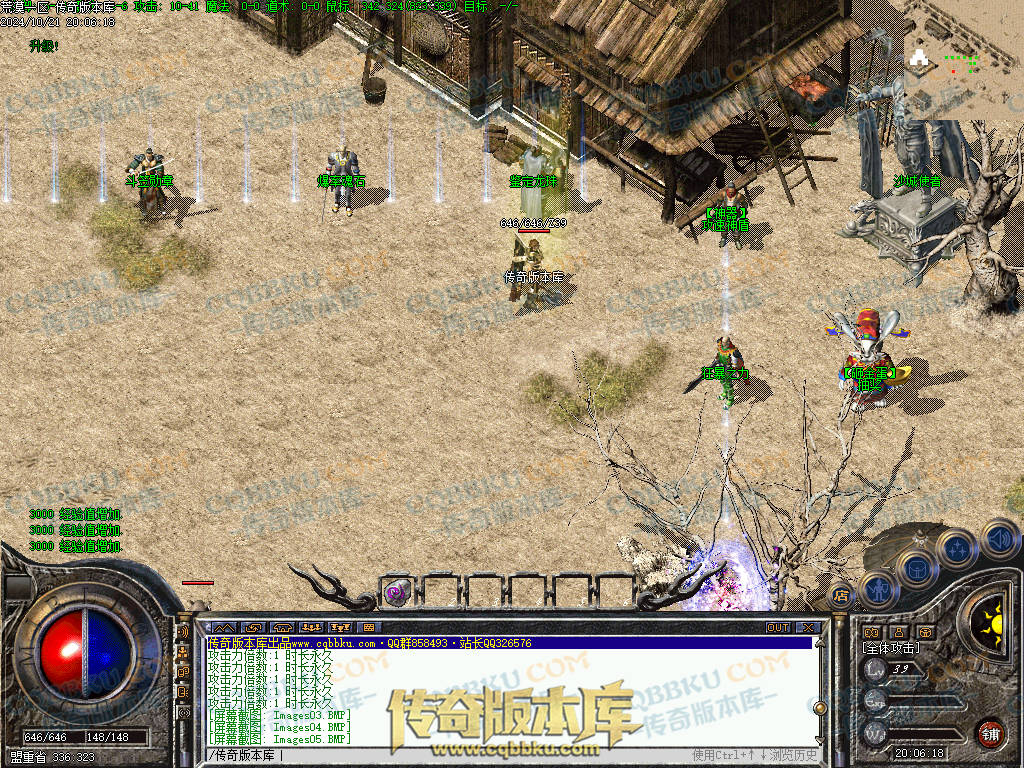The height and width of the screenshot is (768, 1024).
Task: Close the game with the X button
Action: coord(808,627)
